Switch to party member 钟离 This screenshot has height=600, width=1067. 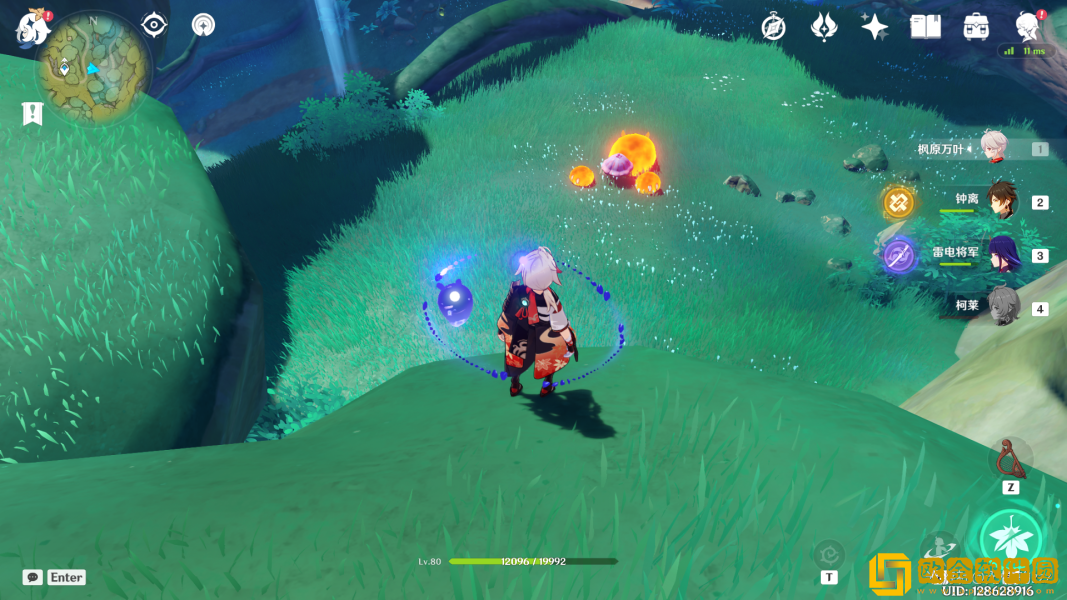[x=1002, y=201]
